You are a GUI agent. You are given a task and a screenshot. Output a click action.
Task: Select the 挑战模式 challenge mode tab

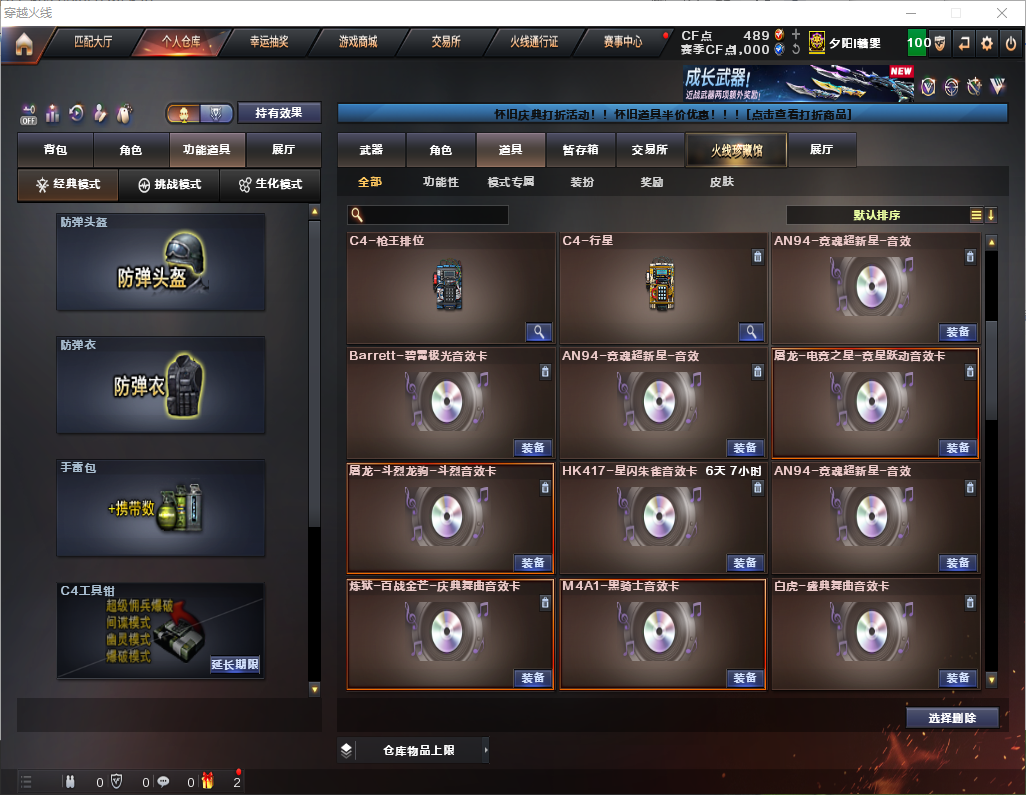click(x=170, y=185)
